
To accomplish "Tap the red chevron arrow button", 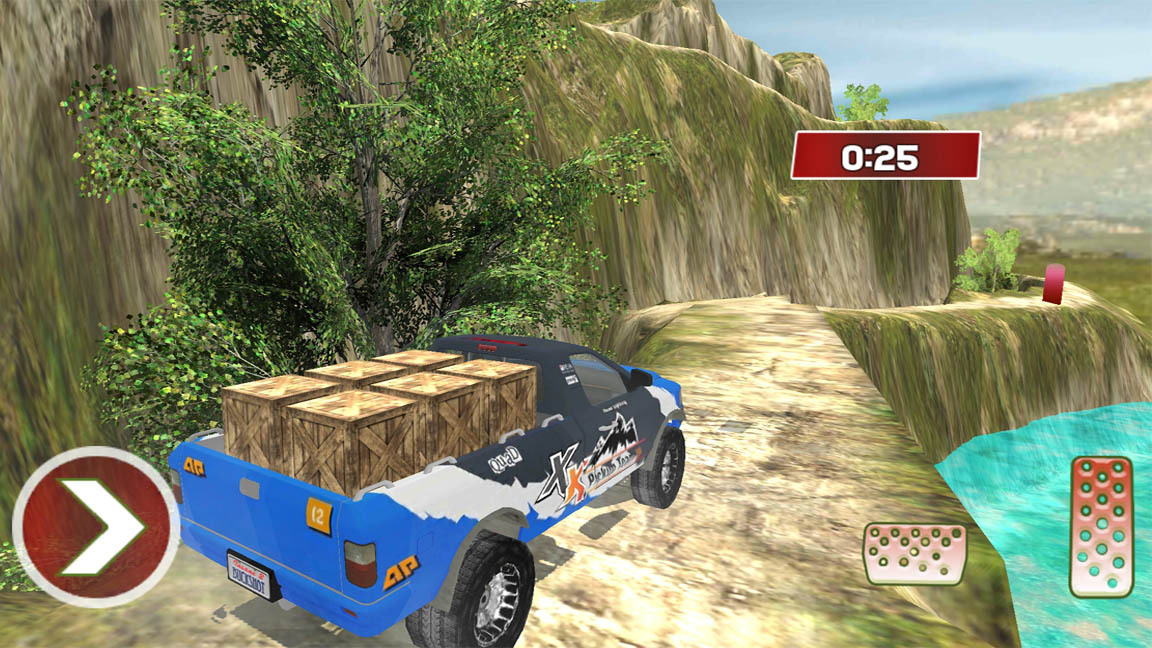I will click(95, 526).
